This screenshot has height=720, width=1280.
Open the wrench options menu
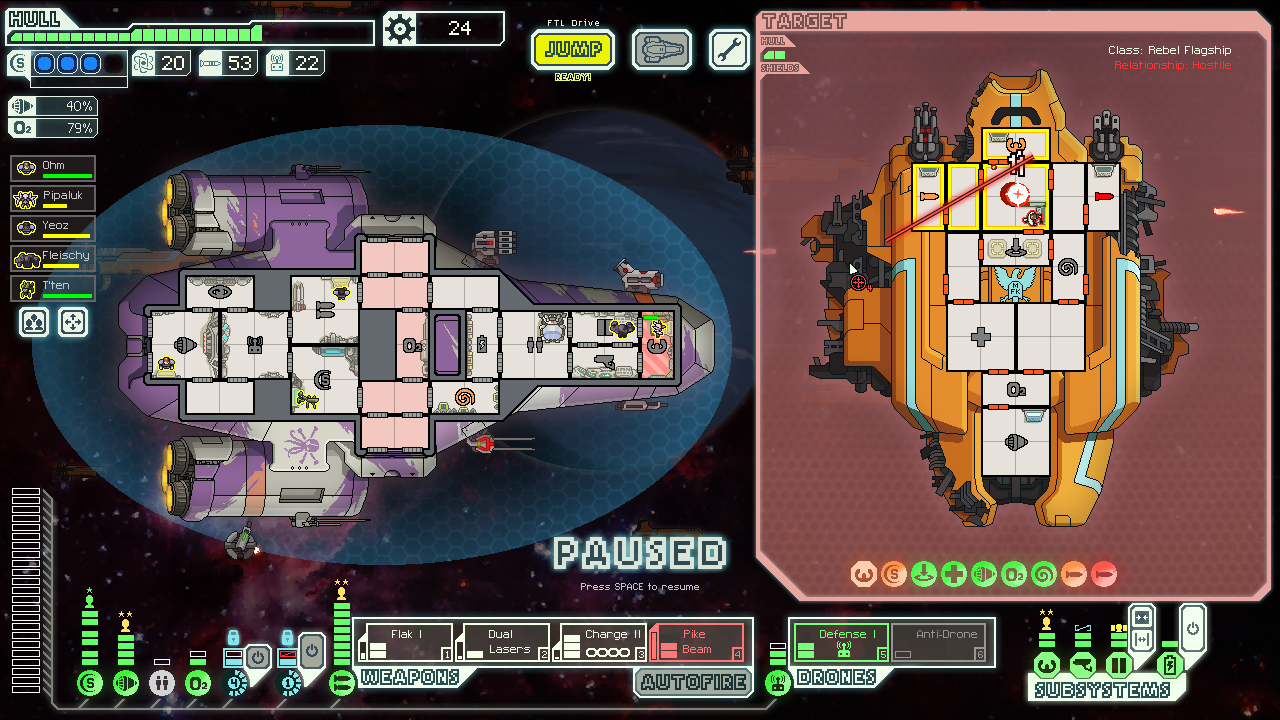[729, 49]
